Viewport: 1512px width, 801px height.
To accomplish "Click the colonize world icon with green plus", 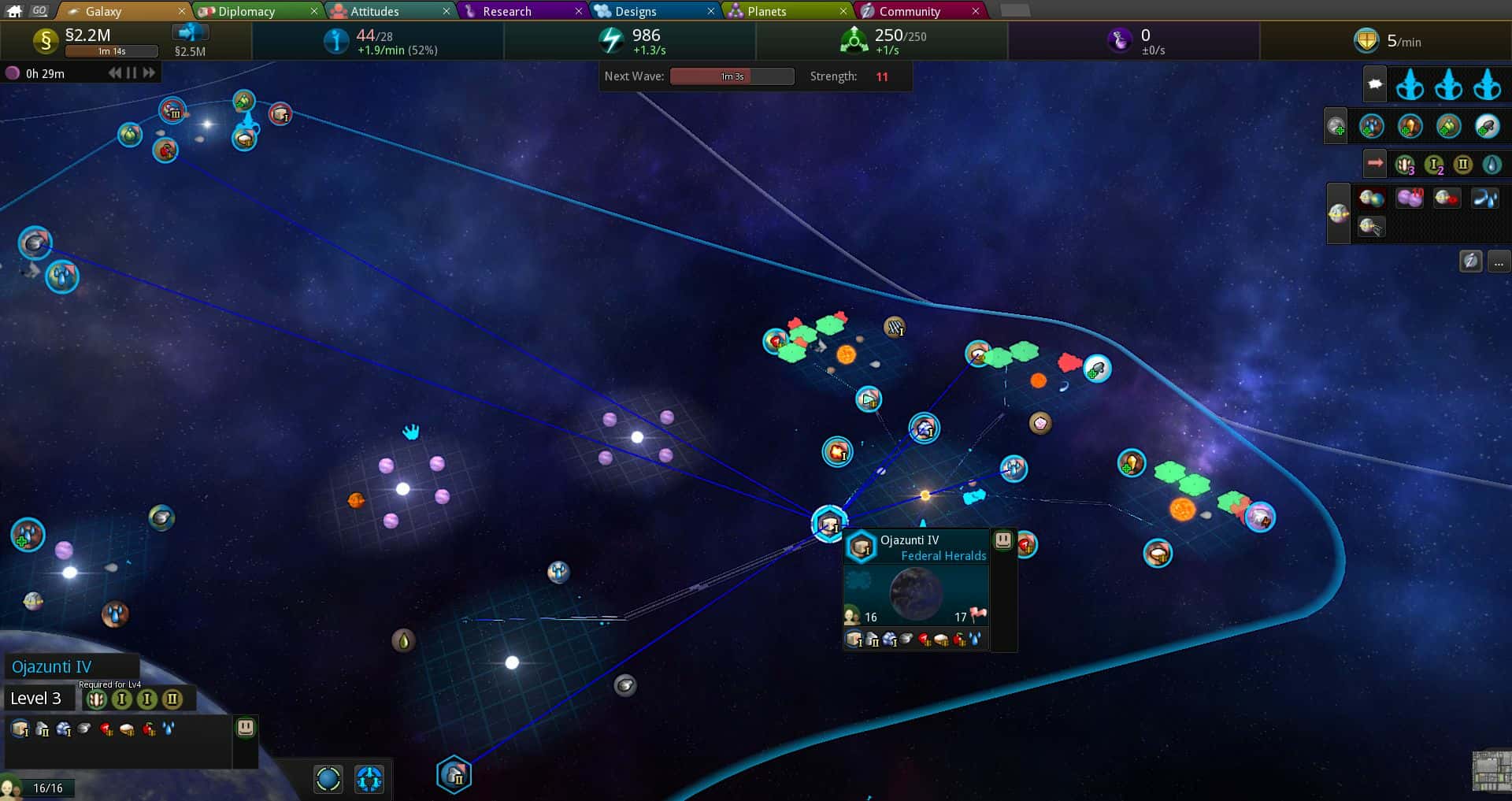I will [1372, 126].
